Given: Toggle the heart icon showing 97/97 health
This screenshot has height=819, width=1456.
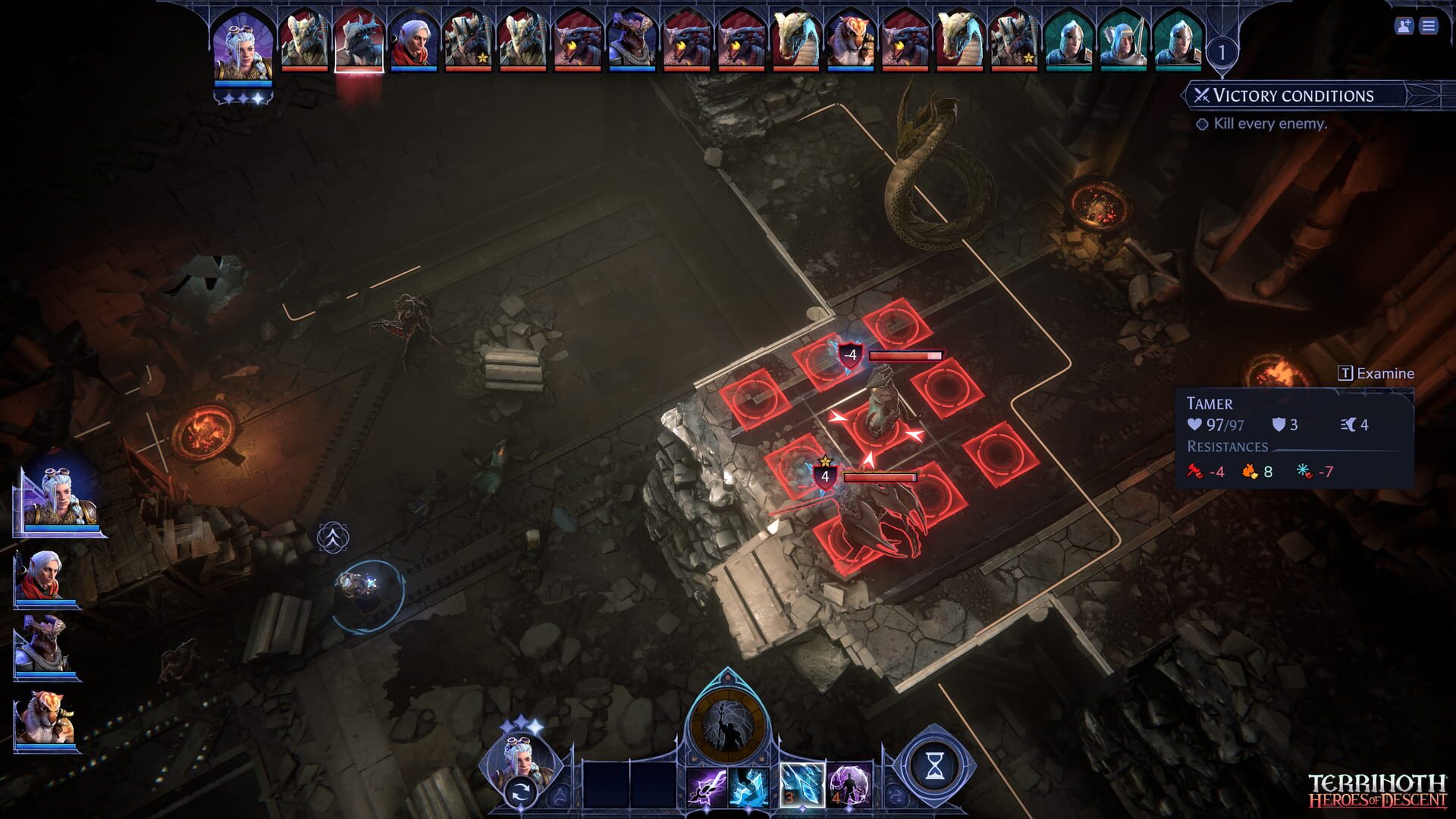Looking at the screenshot, I should (x=1195, y=424).
